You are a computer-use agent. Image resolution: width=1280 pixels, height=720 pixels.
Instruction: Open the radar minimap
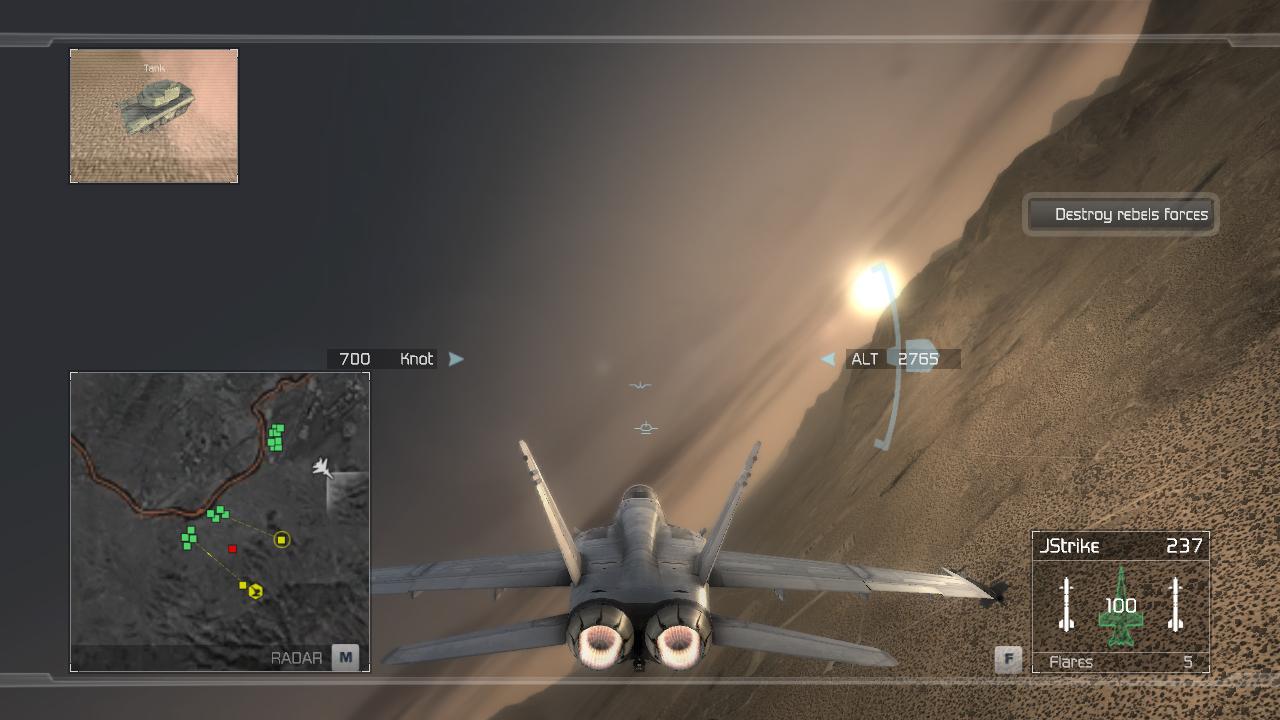pos(345,657)
